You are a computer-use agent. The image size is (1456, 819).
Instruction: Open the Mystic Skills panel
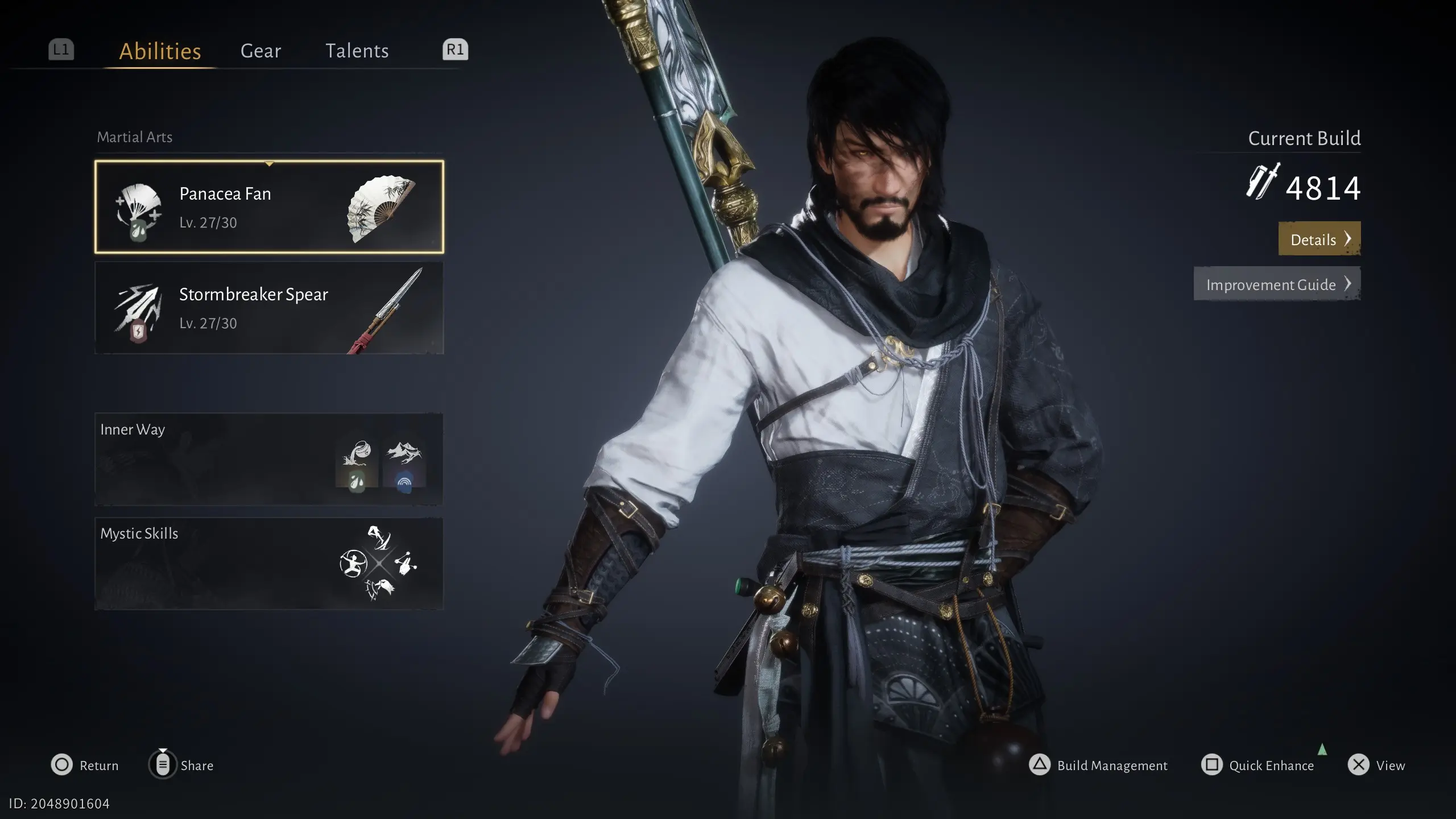click(269, 564)
